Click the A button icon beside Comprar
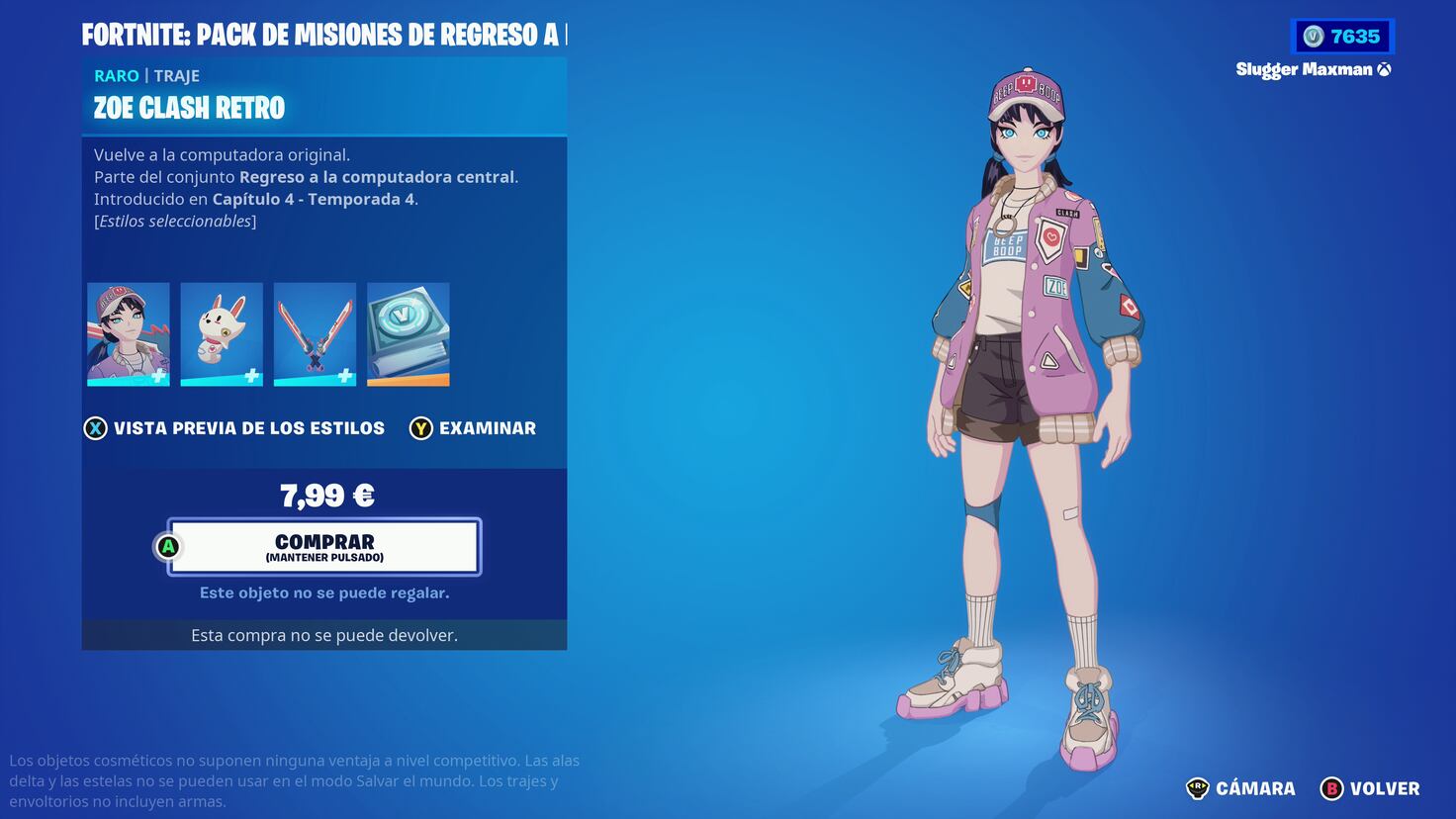This screenshot has width=1456, height=819. coord(166,546)
